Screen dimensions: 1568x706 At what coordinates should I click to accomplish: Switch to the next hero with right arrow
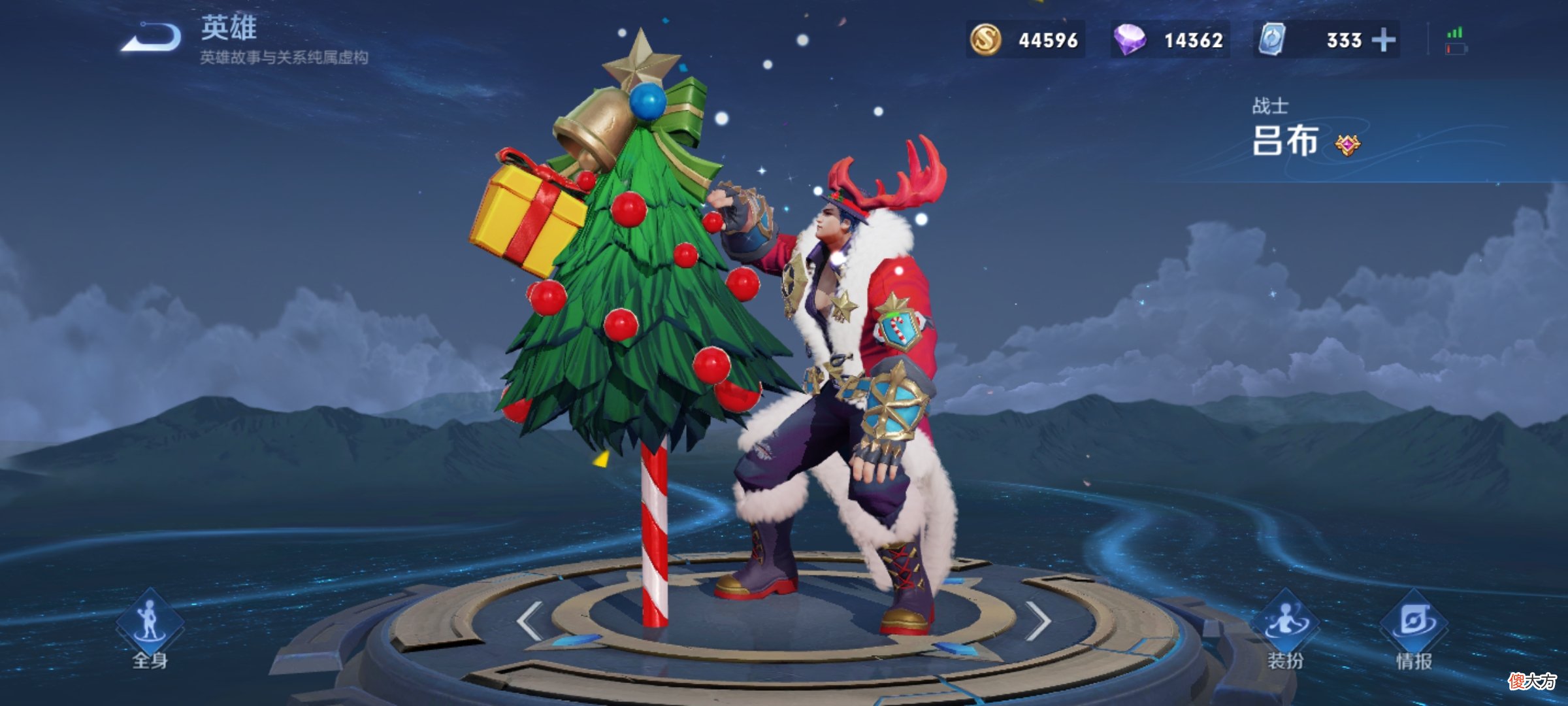click(1037, 620)
